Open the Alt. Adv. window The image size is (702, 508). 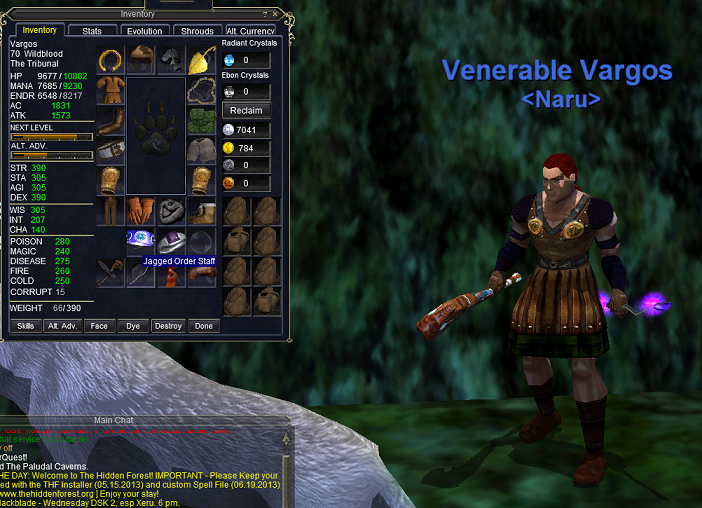point(62,326)
